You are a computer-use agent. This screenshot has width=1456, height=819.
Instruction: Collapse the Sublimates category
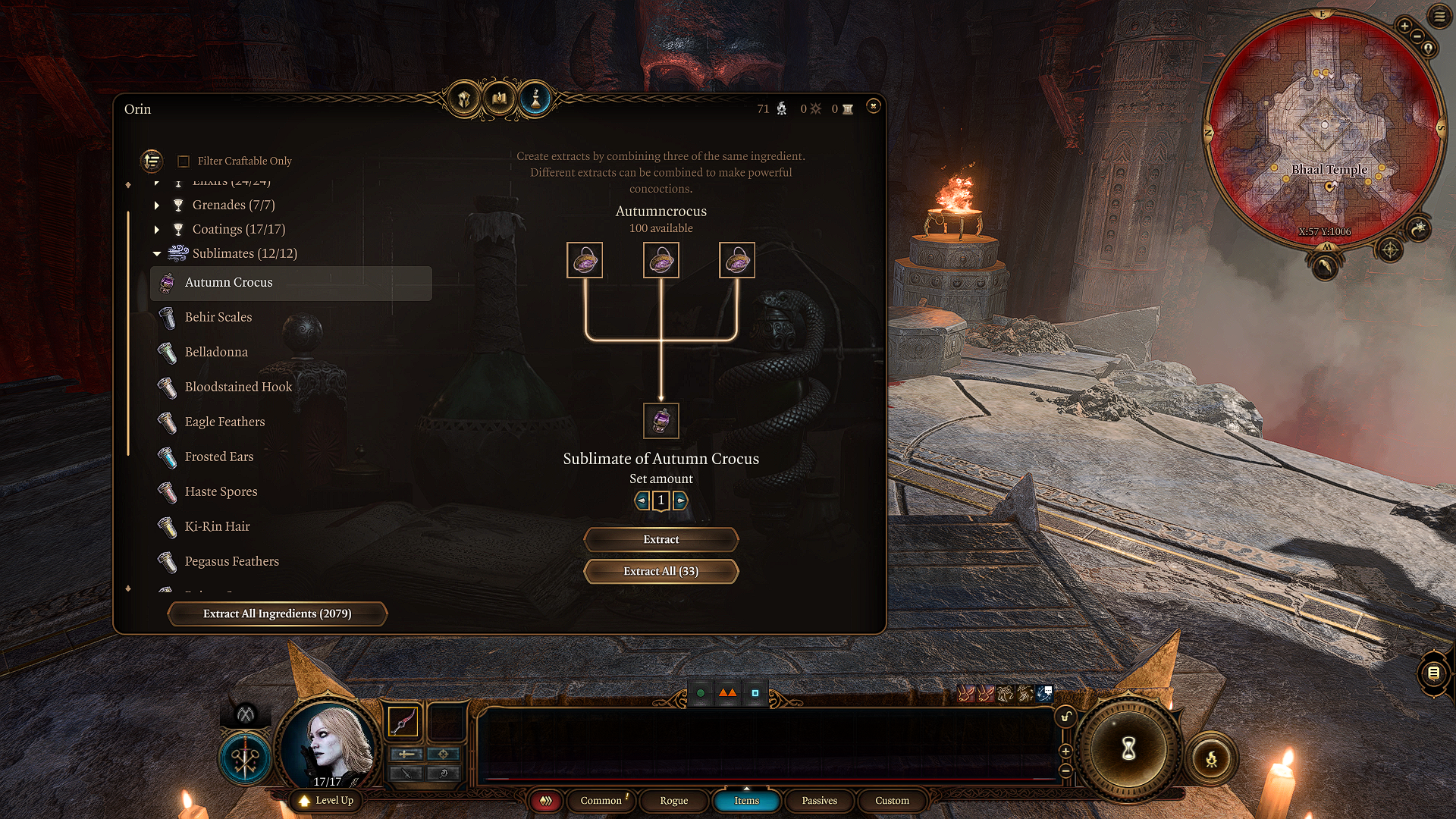pyautogui.click(x=157, y=253)
